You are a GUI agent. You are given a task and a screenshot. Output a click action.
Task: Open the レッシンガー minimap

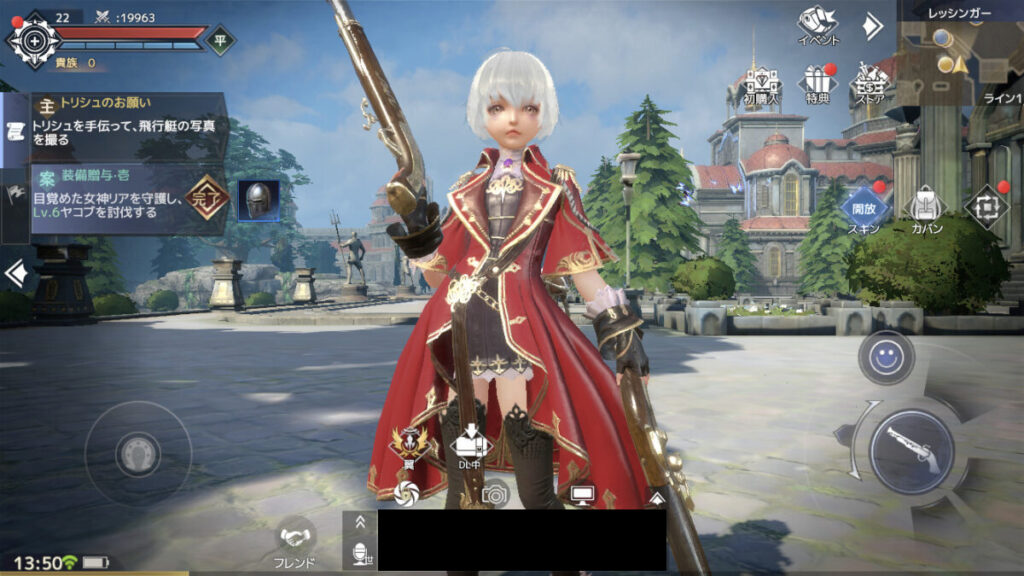click(x=959, y=55)
